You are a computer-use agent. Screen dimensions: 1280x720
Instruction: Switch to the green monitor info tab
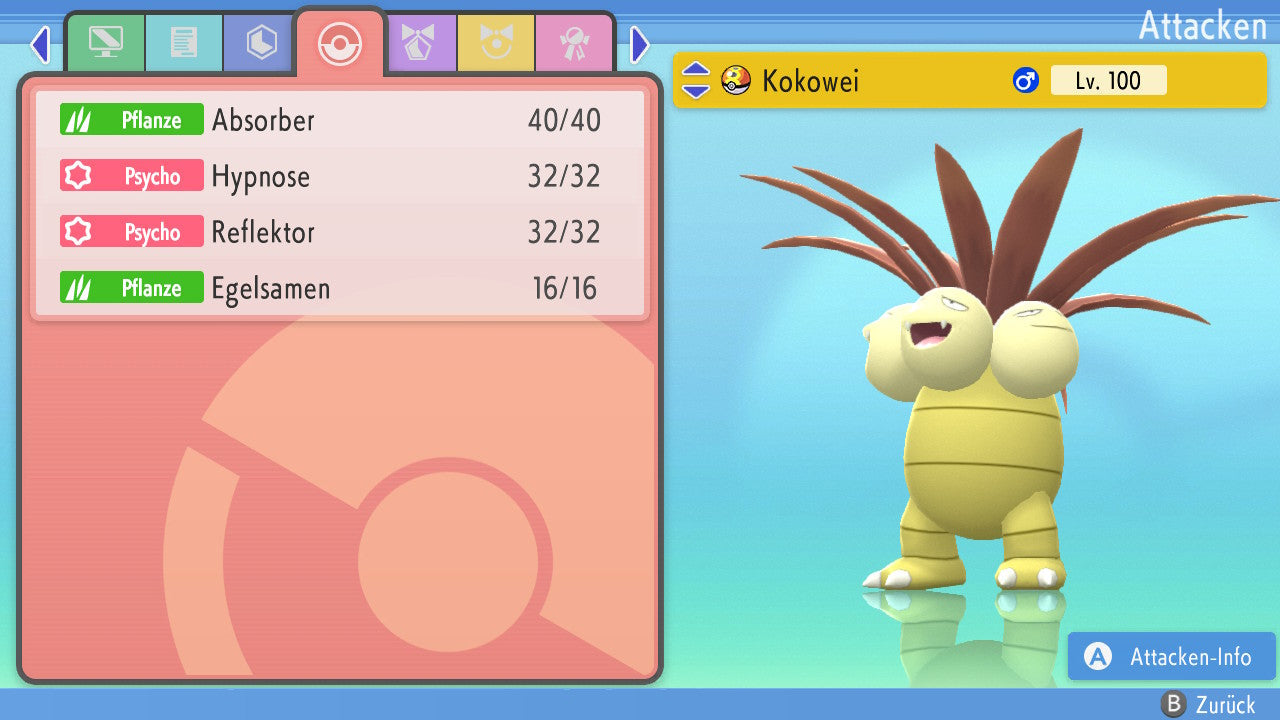pos(105,43)
